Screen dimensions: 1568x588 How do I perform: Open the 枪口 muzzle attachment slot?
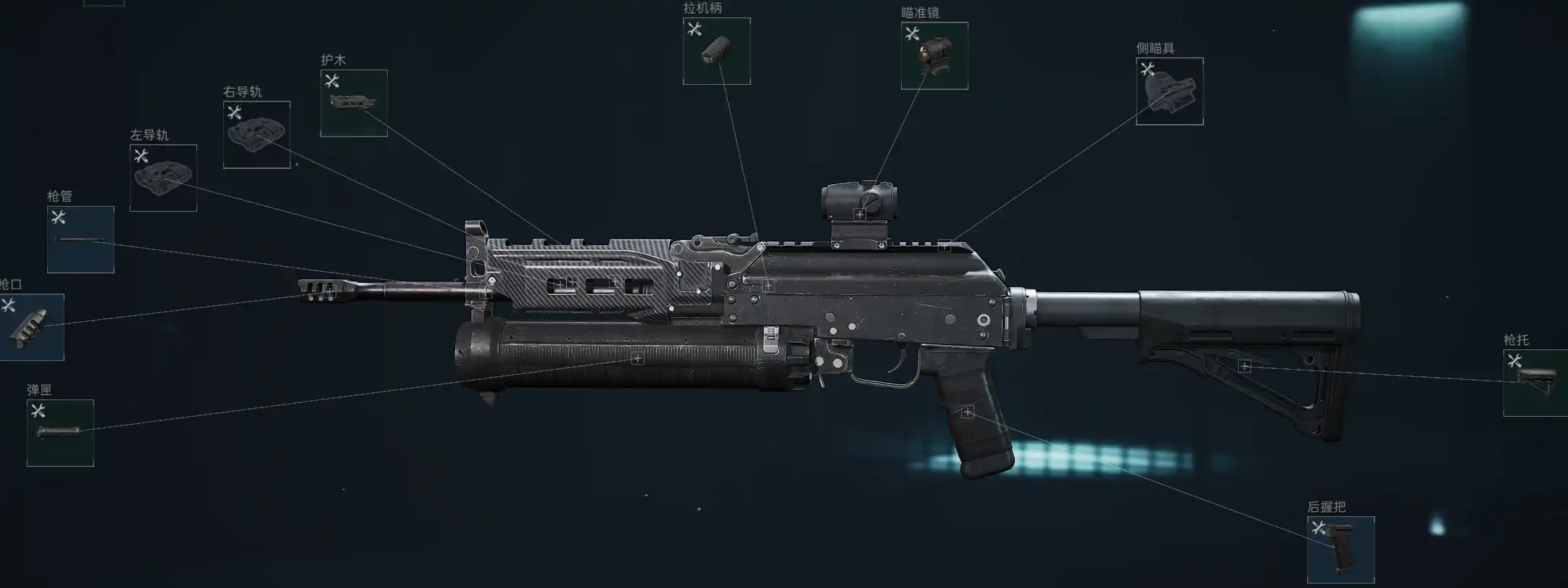click(x=30, y=328)
